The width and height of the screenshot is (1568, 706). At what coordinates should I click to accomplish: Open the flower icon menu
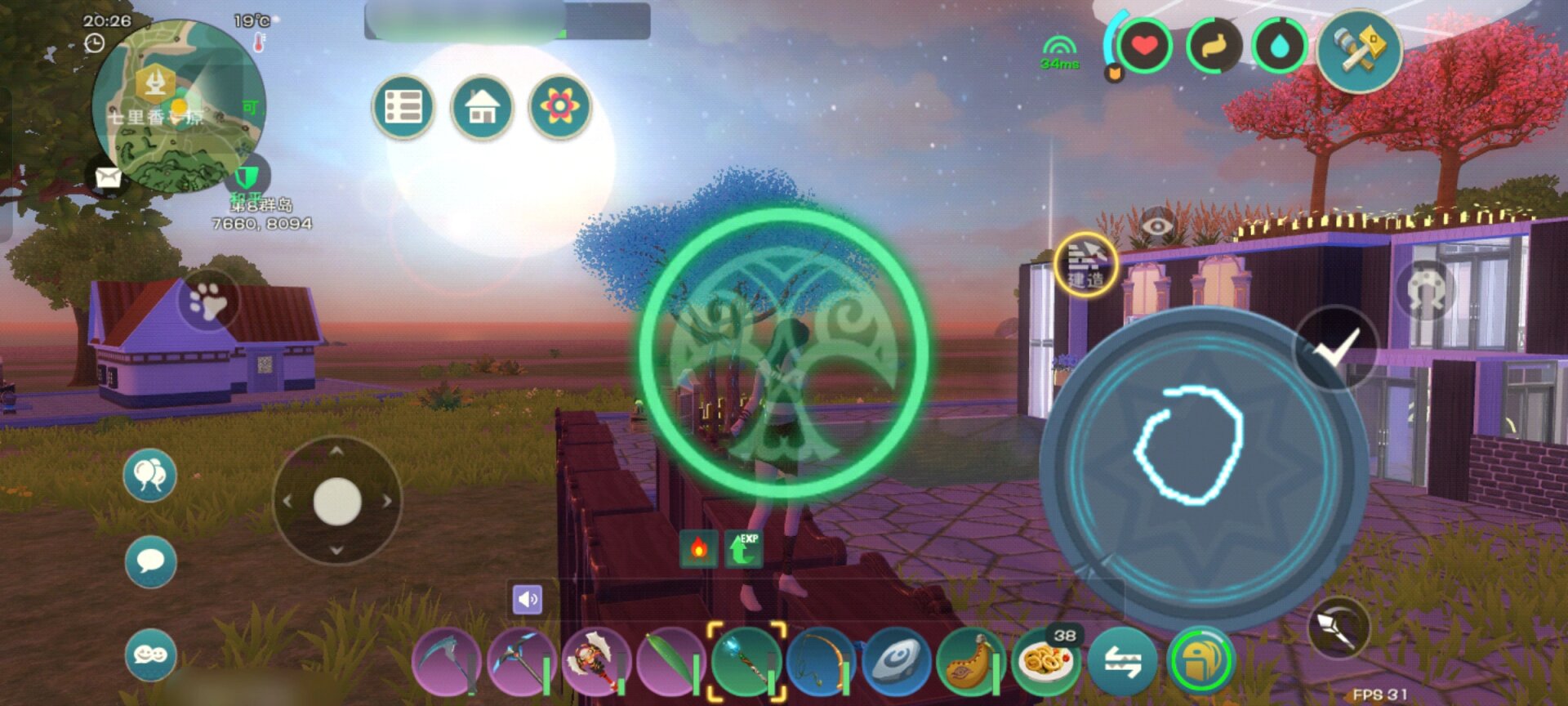pyautogui.click(x=559, y=107)
